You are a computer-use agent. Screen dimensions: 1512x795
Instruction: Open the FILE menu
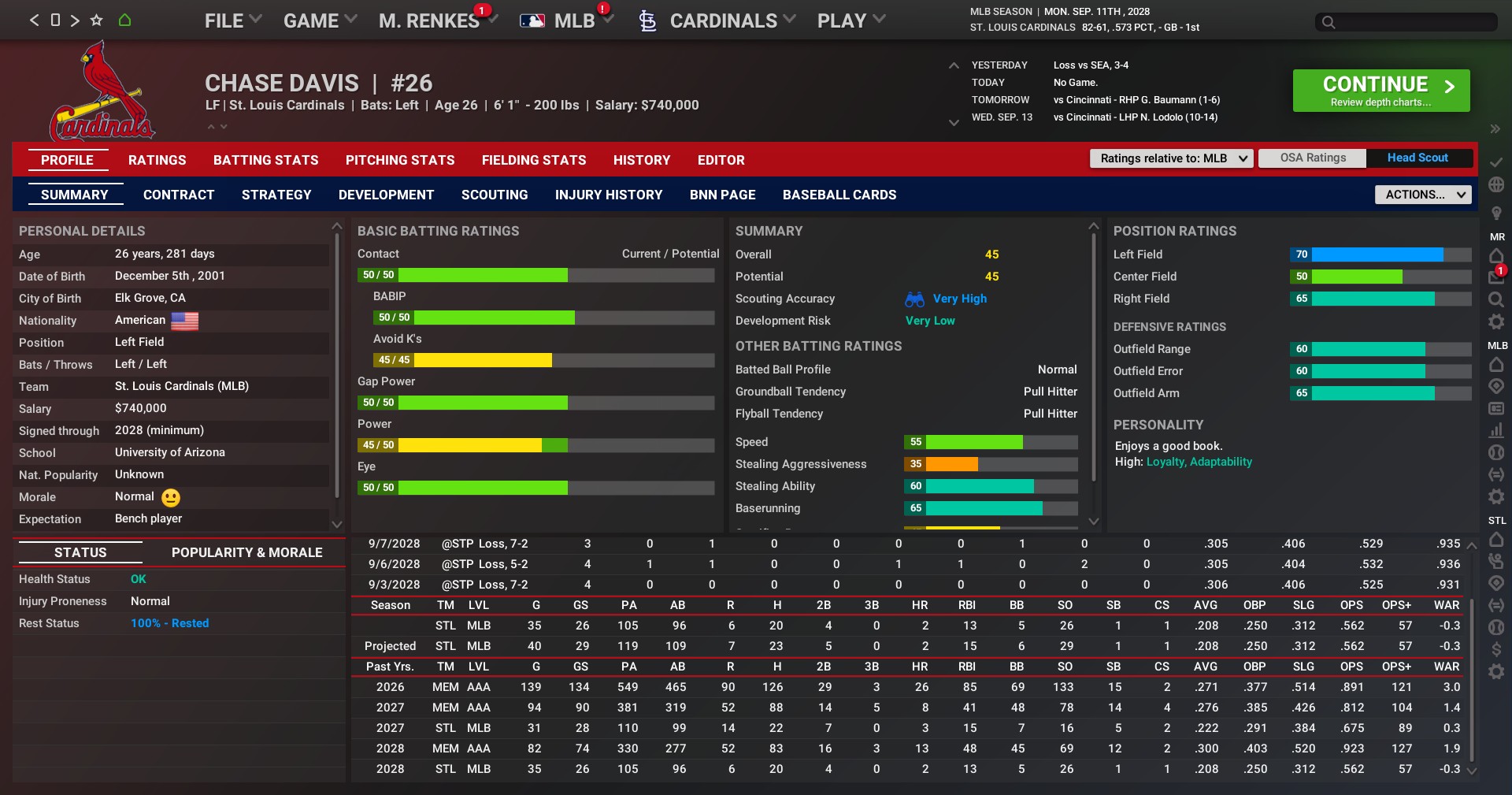pos(232,21)
